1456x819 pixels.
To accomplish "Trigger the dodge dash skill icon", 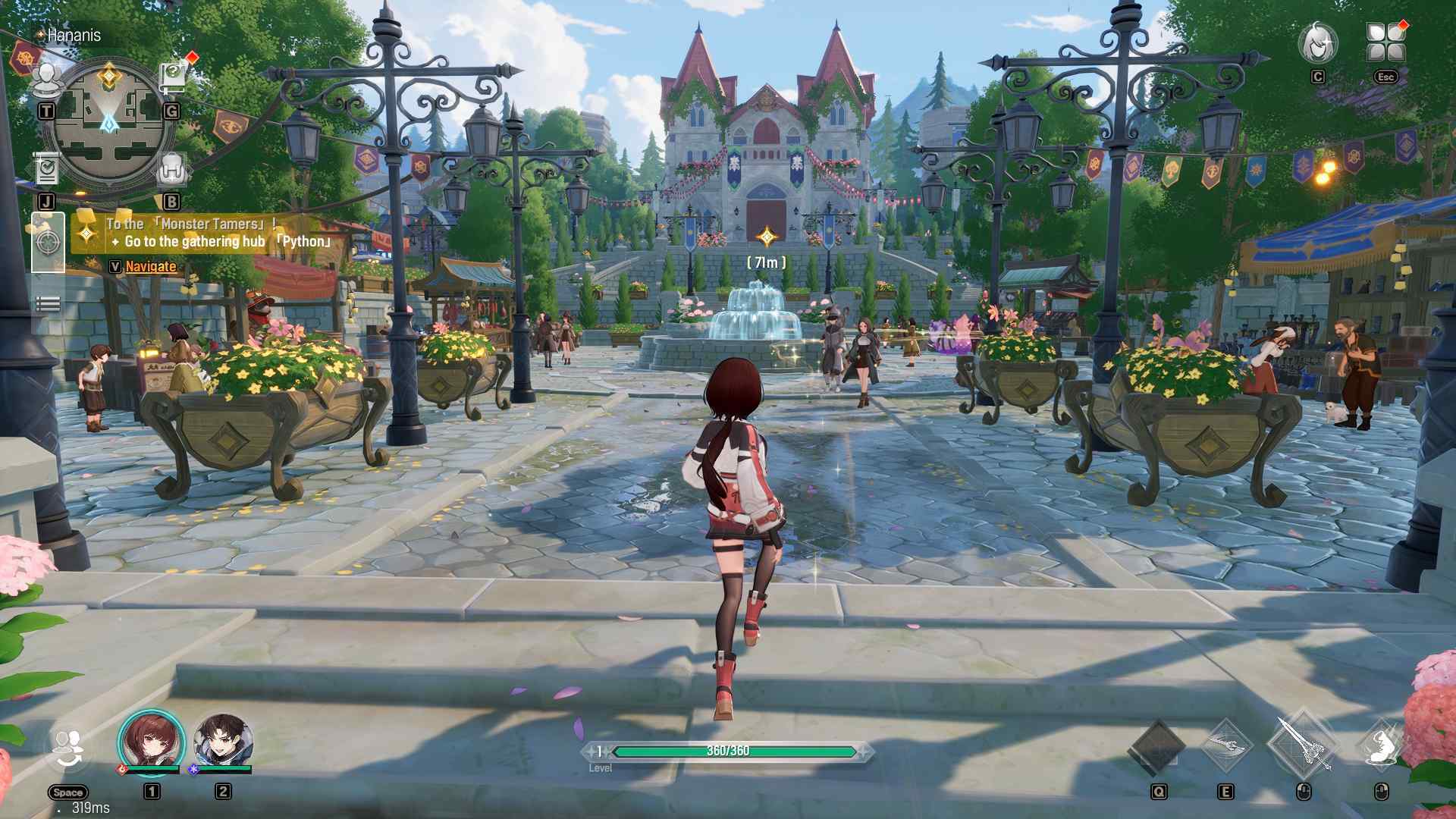I will pos(1382,746).
